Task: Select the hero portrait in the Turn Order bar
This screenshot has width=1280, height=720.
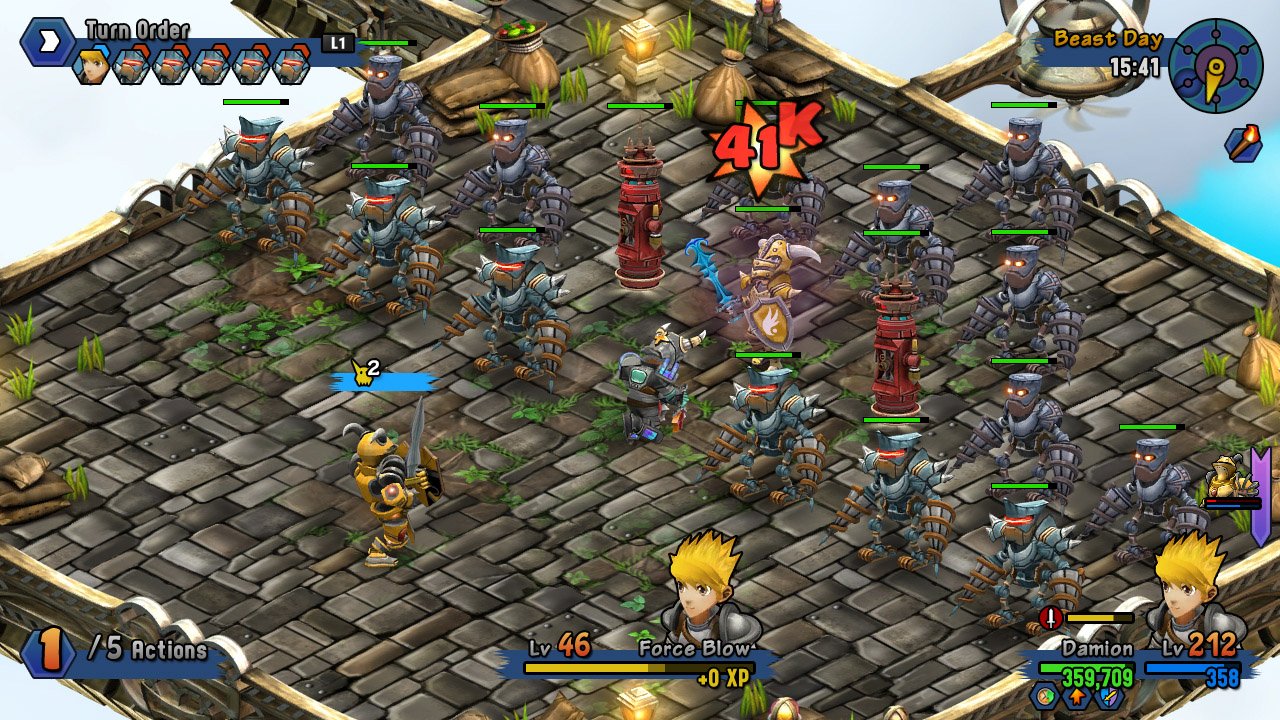Action: [x=91, y=64]
